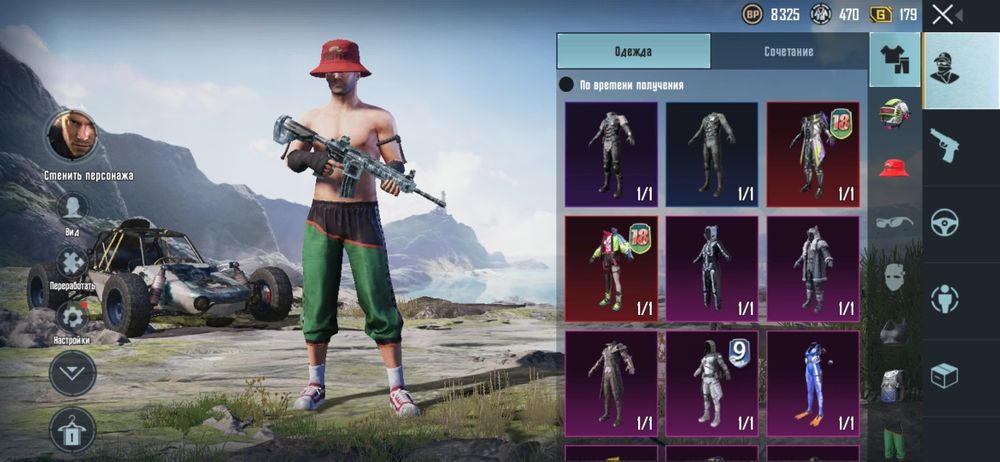This screenshot has height=462, width=1000.
Task: Open the Переработать recycle option
Action: (x=72, y=264)
